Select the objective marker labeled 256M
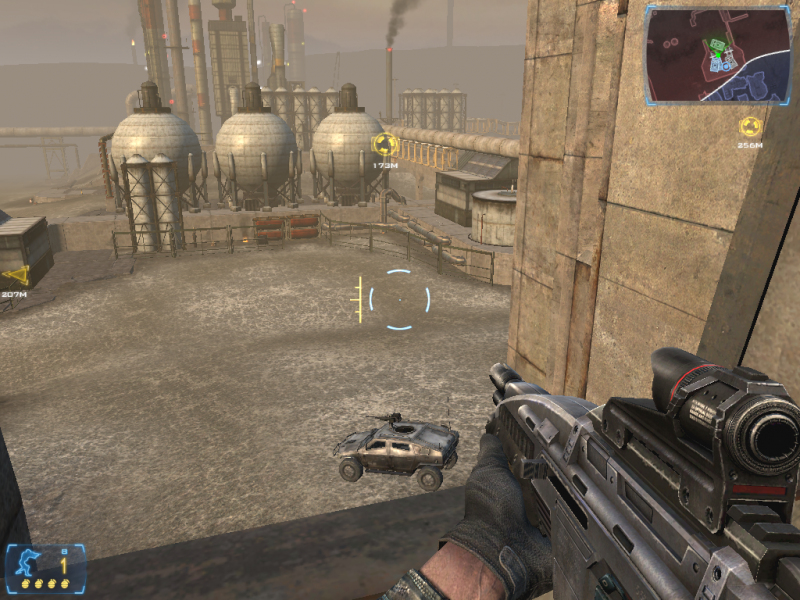 pyautogui.click(x=749, y=127)
